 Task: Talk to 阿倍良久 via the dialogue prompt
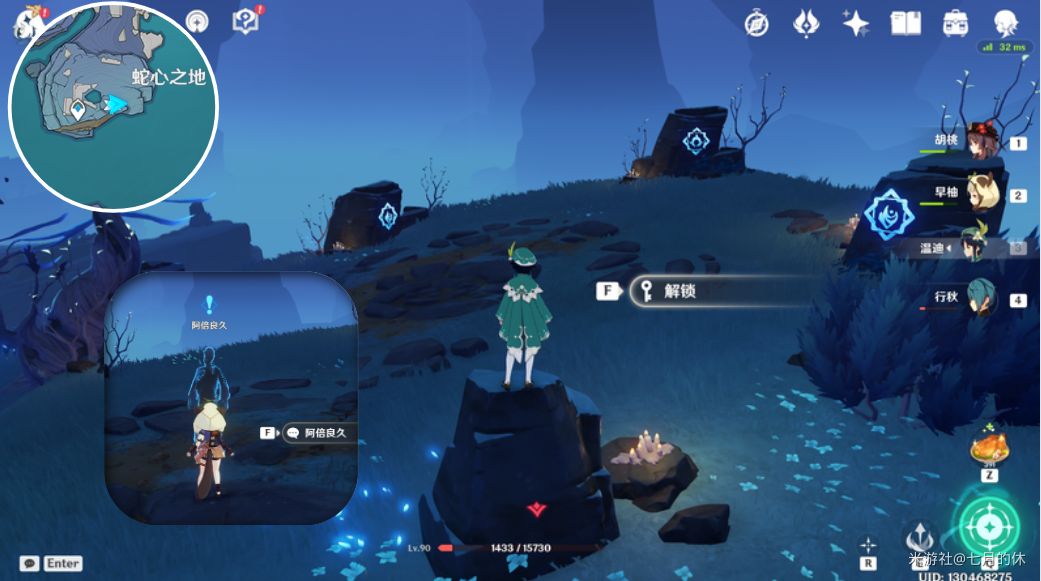click(x=317, y=433)
